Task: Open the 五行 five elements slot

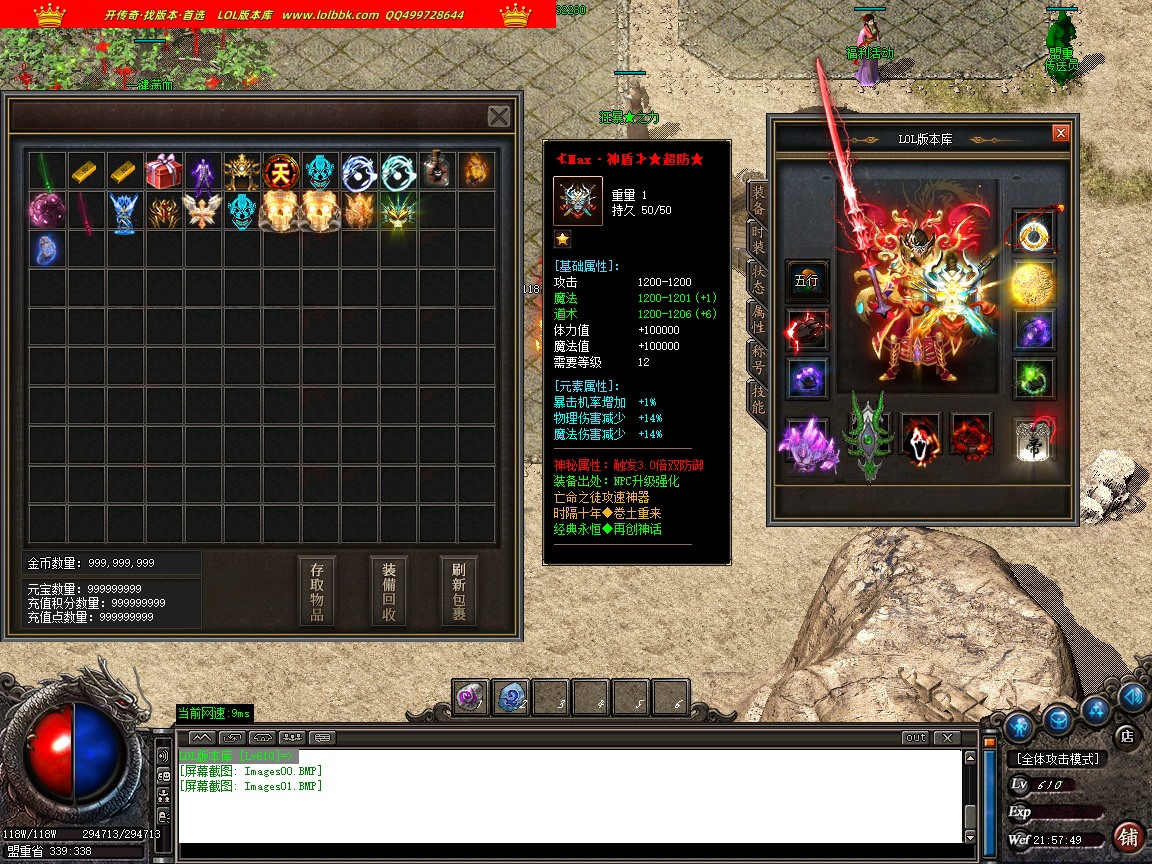Action: coord(806,281)
